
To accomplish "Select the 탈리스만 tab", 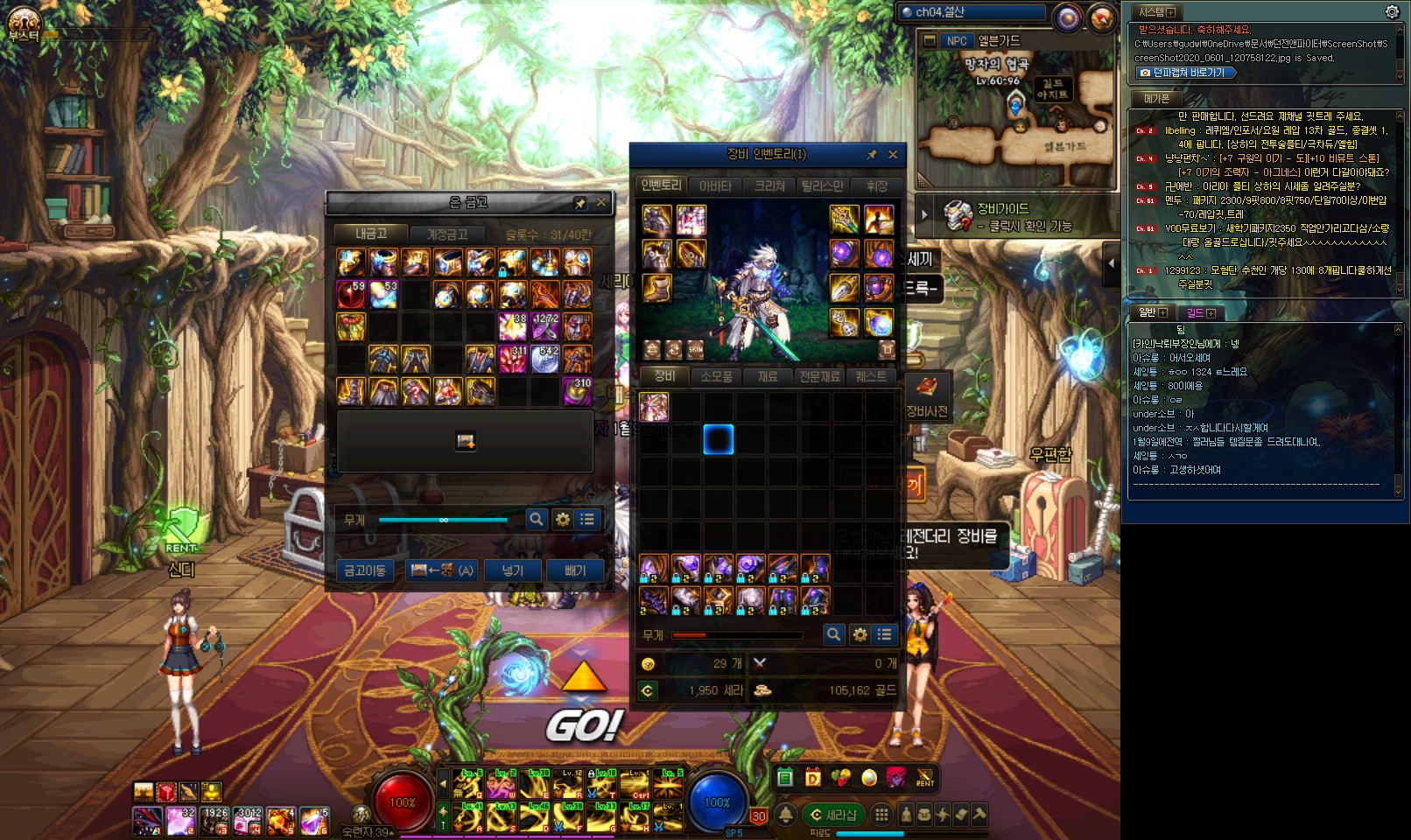I will (823, 186).
